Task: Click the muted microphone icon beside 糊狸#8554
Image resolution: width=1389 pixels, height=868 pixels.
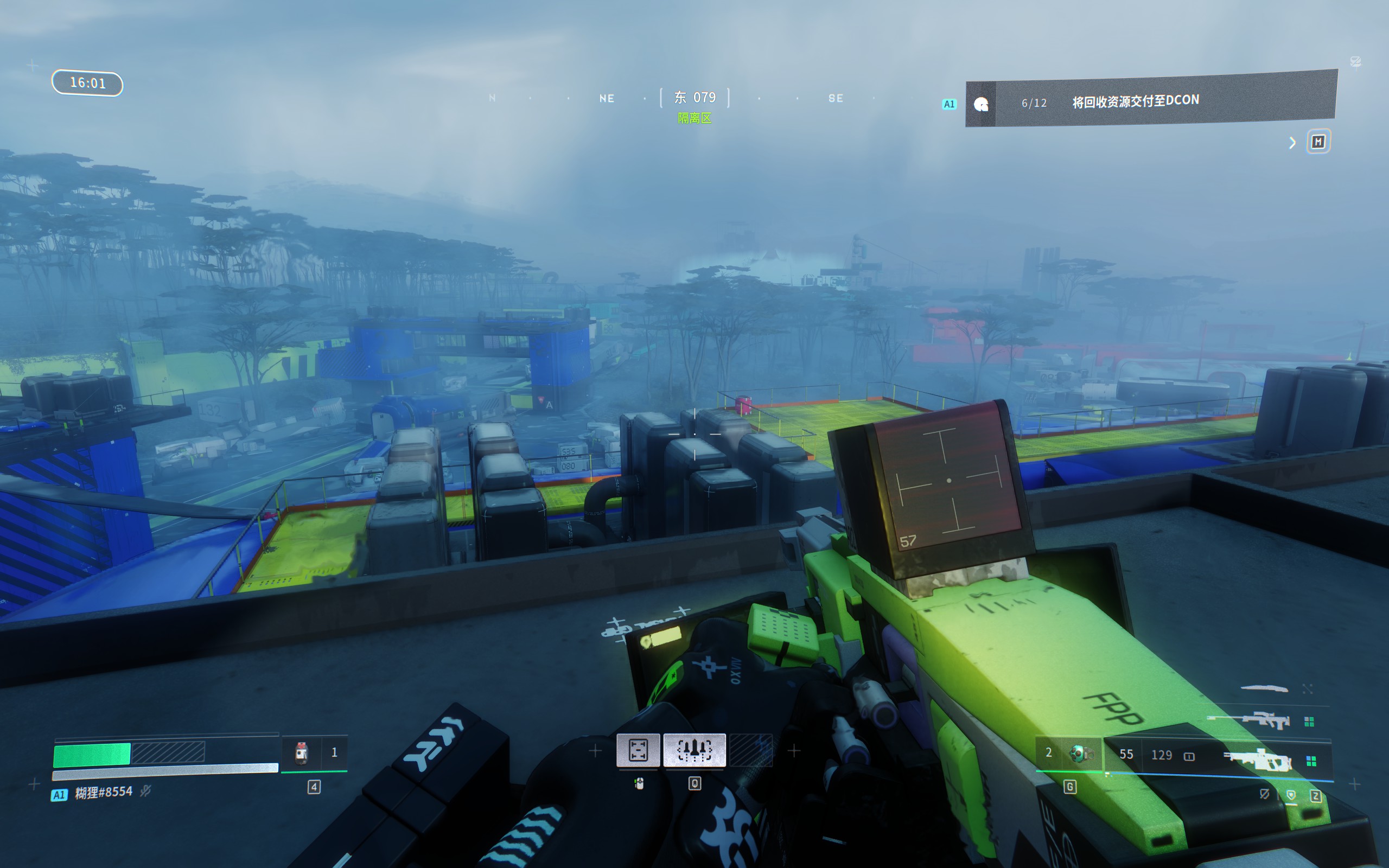Action: (146, 792)
